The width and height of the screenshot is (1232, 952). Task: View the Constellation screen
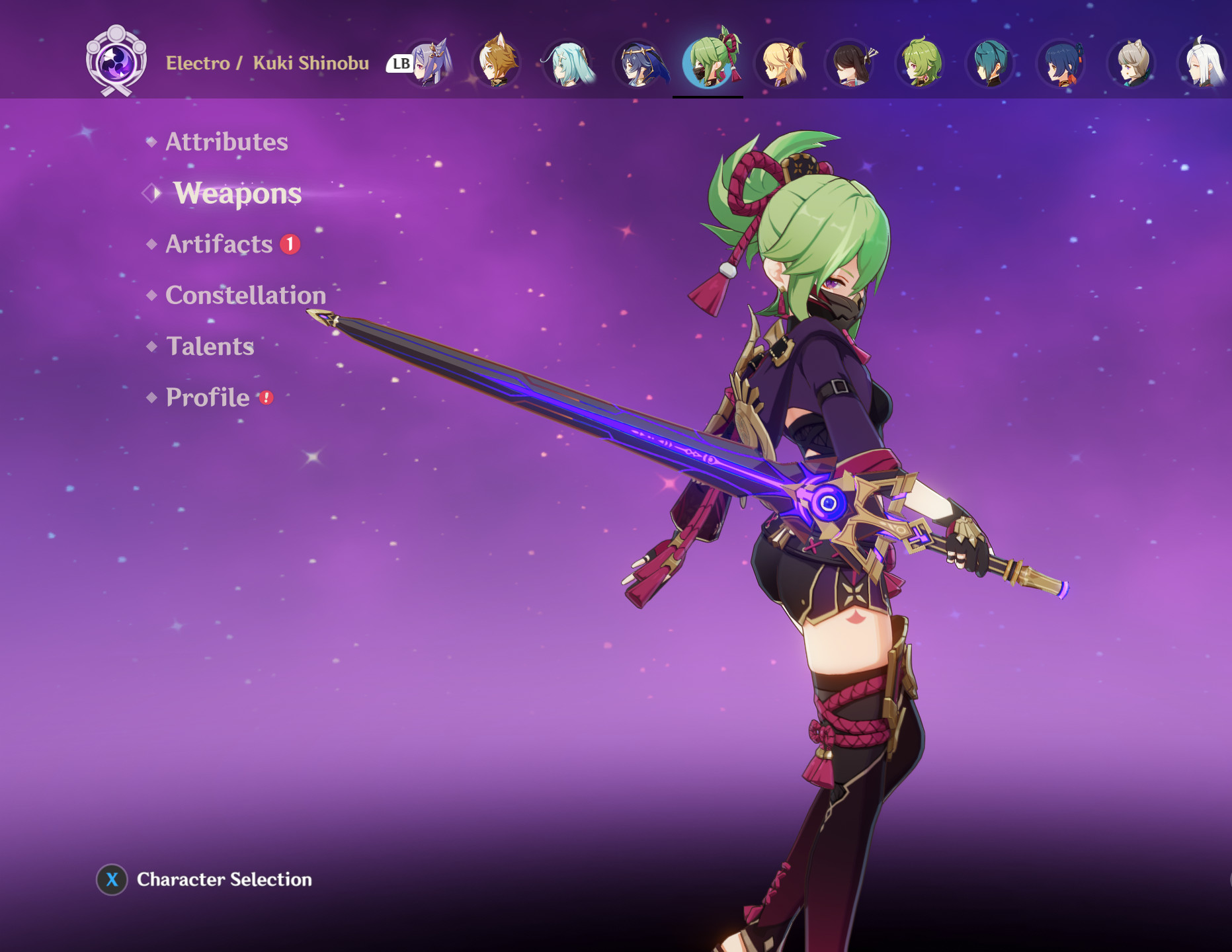(245, 296)
